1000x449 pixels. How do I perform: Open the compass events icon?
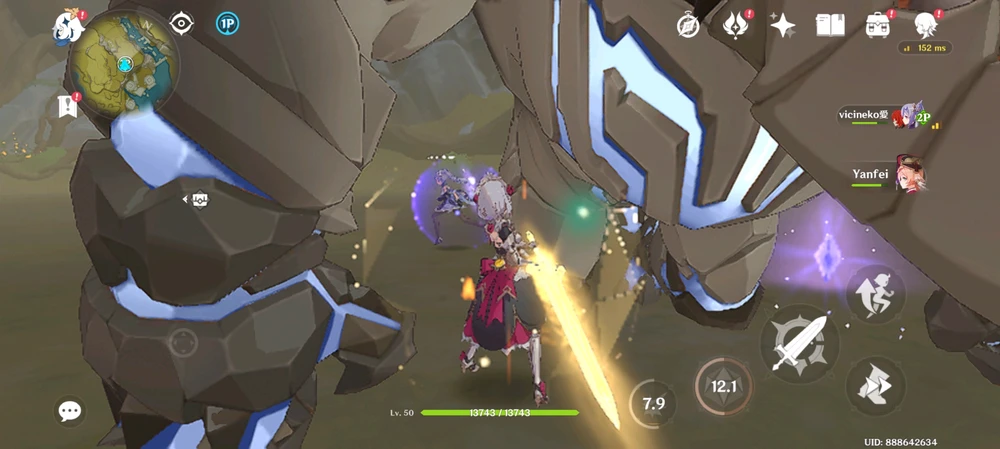(x=688, y=26)
